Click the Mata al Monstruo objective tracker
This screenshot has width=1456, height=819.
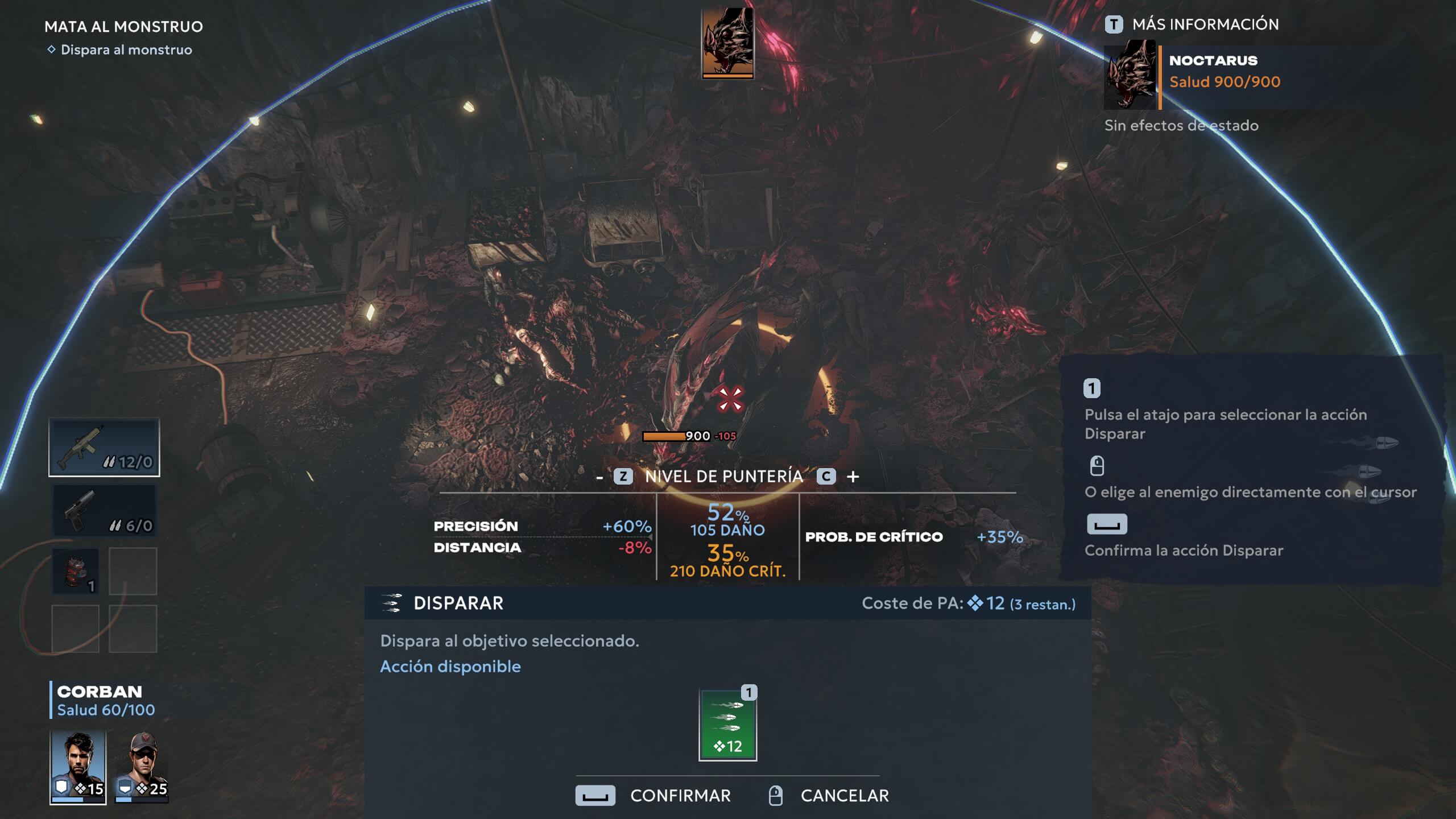click(123, 27)
